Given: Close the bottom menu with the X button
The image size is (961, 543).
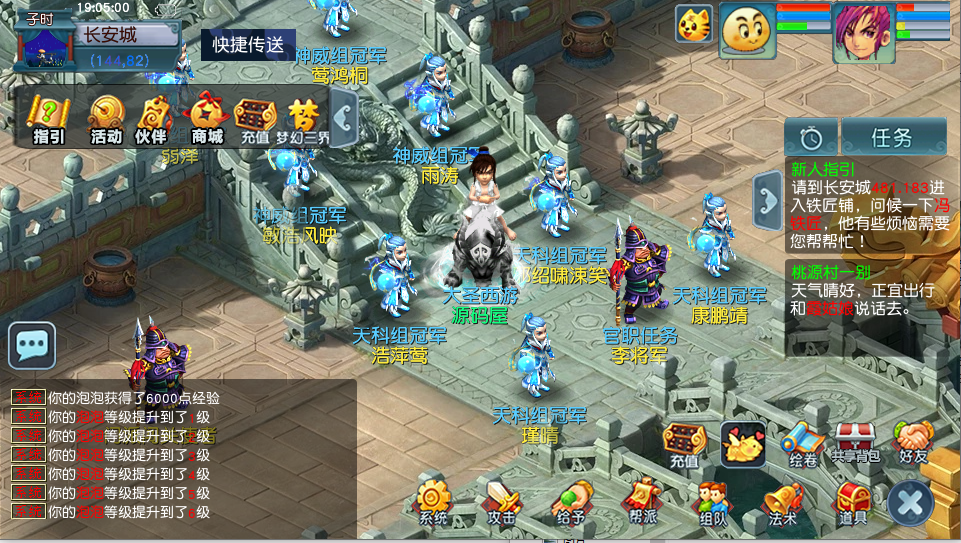Looking at the screenshot, I should click(910, 503).
